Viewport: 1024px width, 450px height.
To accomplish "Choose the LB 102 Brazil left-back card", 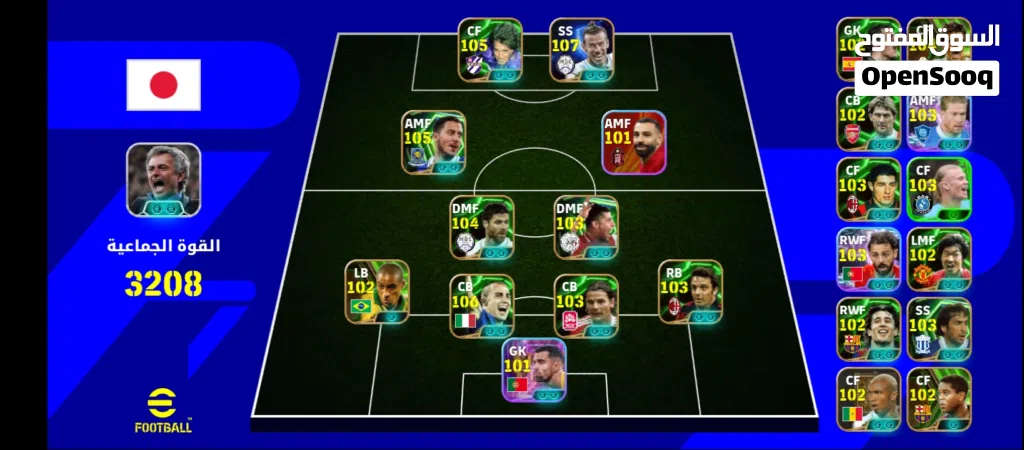I will (x=378, y=291).
